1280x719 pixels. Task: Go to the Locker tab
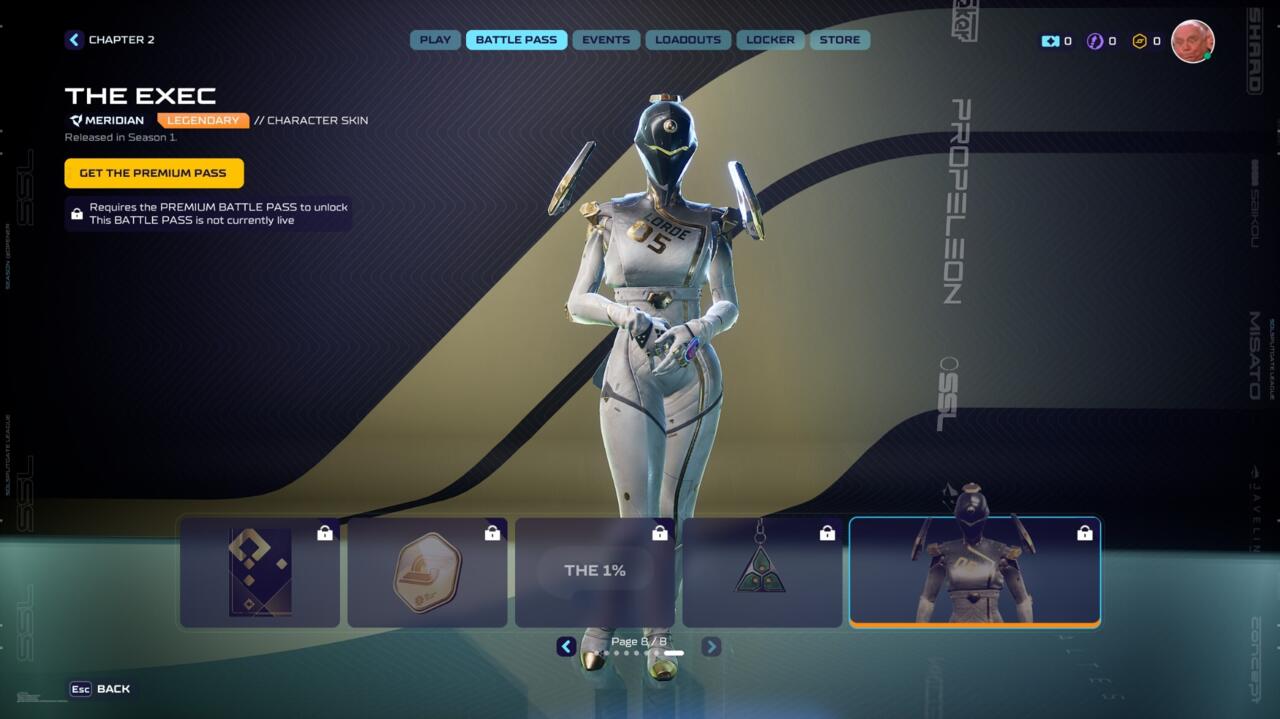[770, 40]
